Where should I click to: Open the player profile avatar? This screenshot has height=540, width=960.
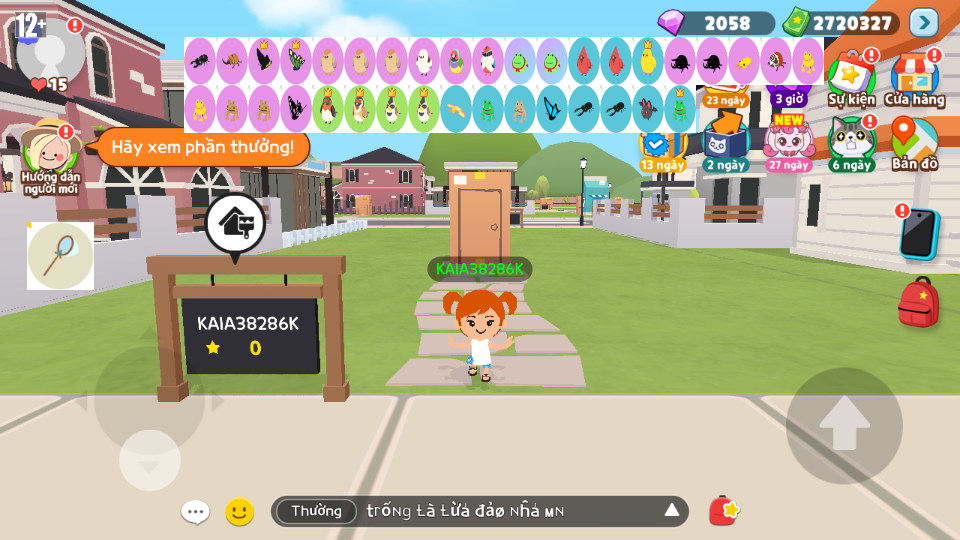click(x=50, y=50)
